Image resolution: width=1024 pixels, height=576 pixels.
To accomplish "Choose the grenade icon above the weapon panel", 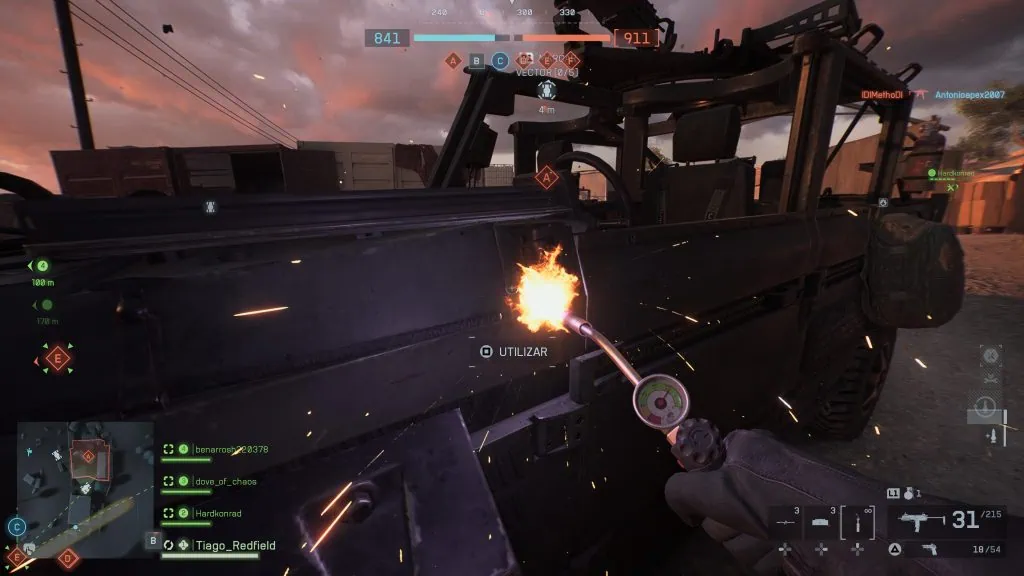I will [908, 493].
